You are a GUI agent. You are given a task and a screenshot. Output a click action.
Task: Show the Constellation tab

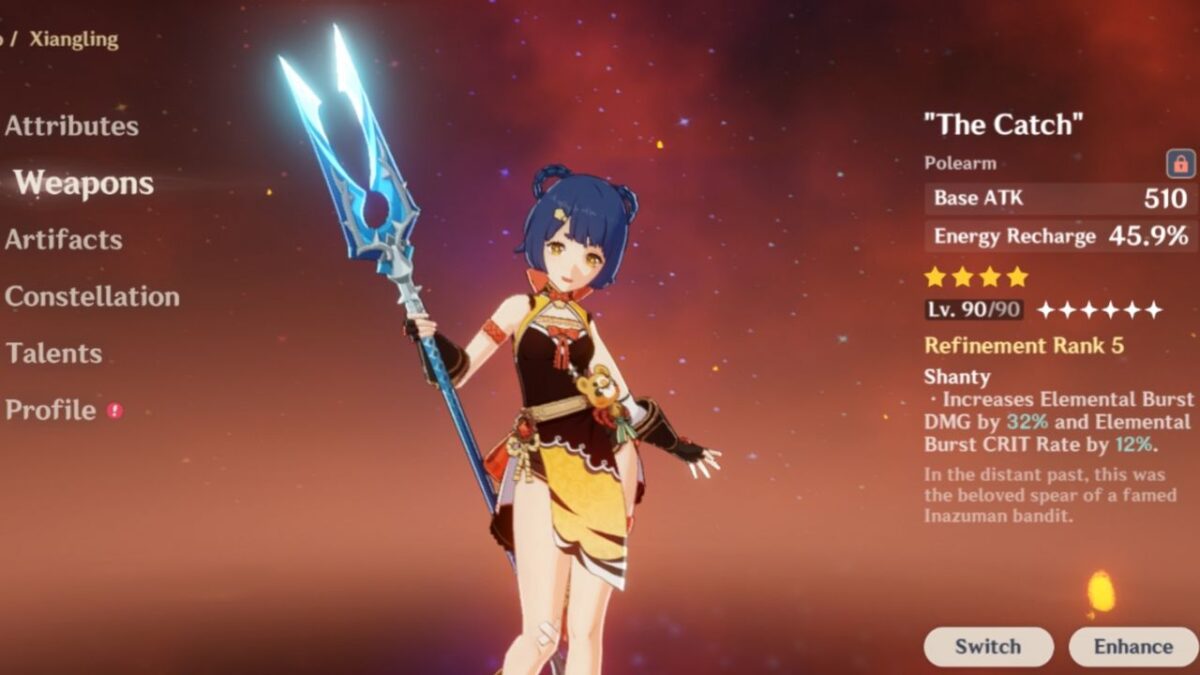coord(92,297)
